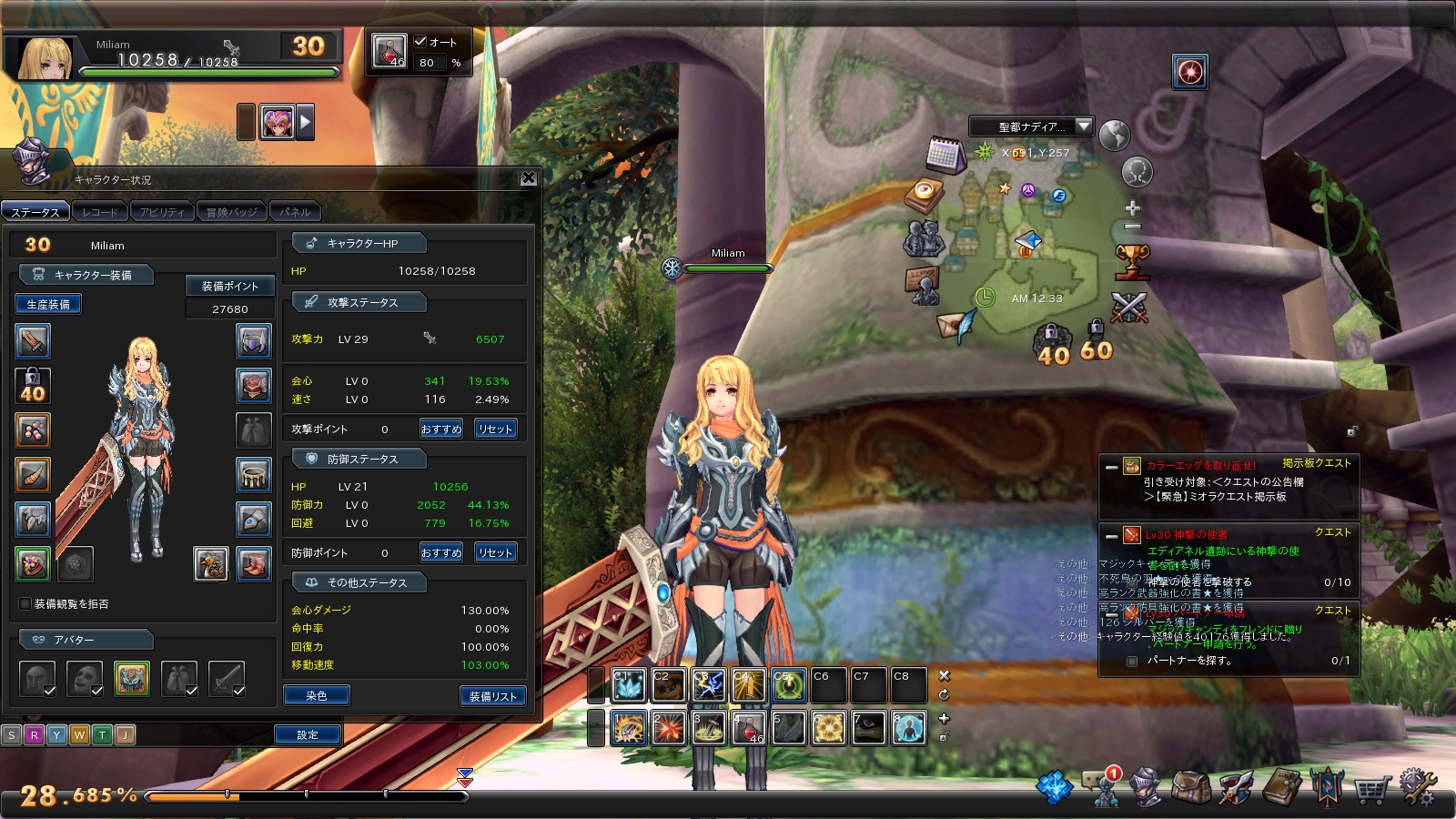
Task: Collapse the カラーエッグを取り返せ quest entry
Action: pyautogui.click(x=1111, y=468)
